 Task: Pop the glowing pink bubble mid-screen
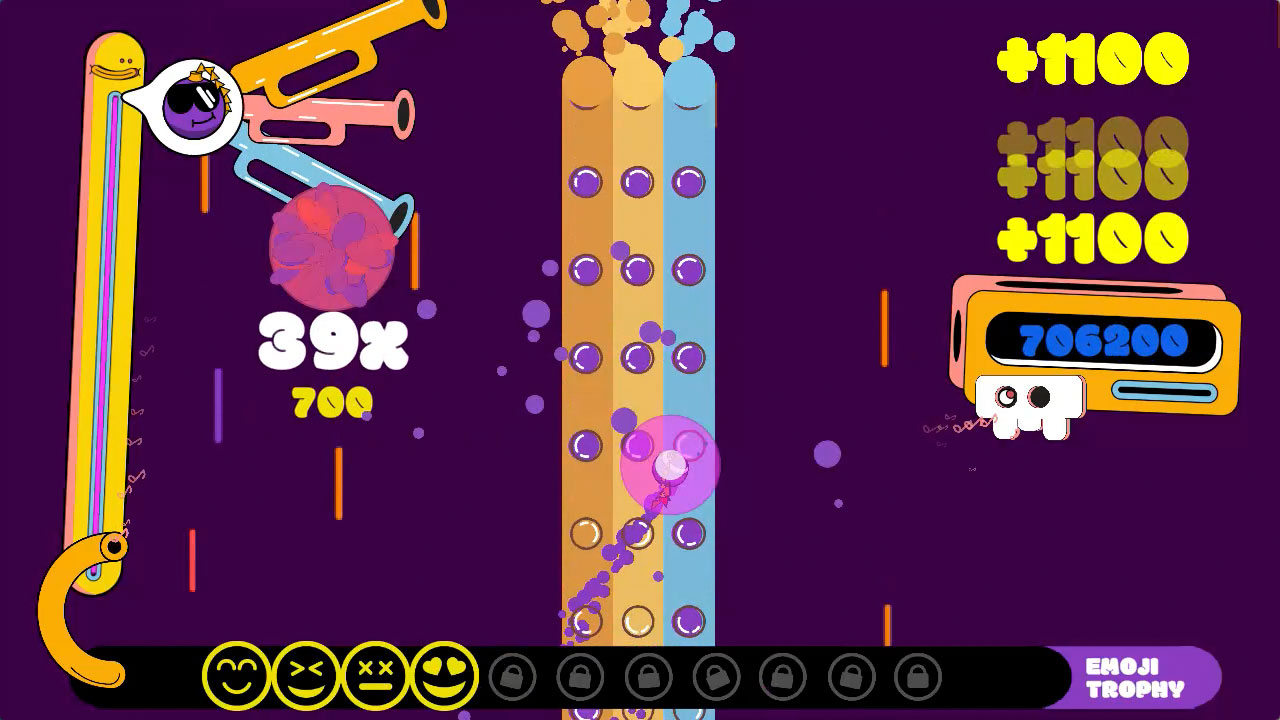click(671, 463)
